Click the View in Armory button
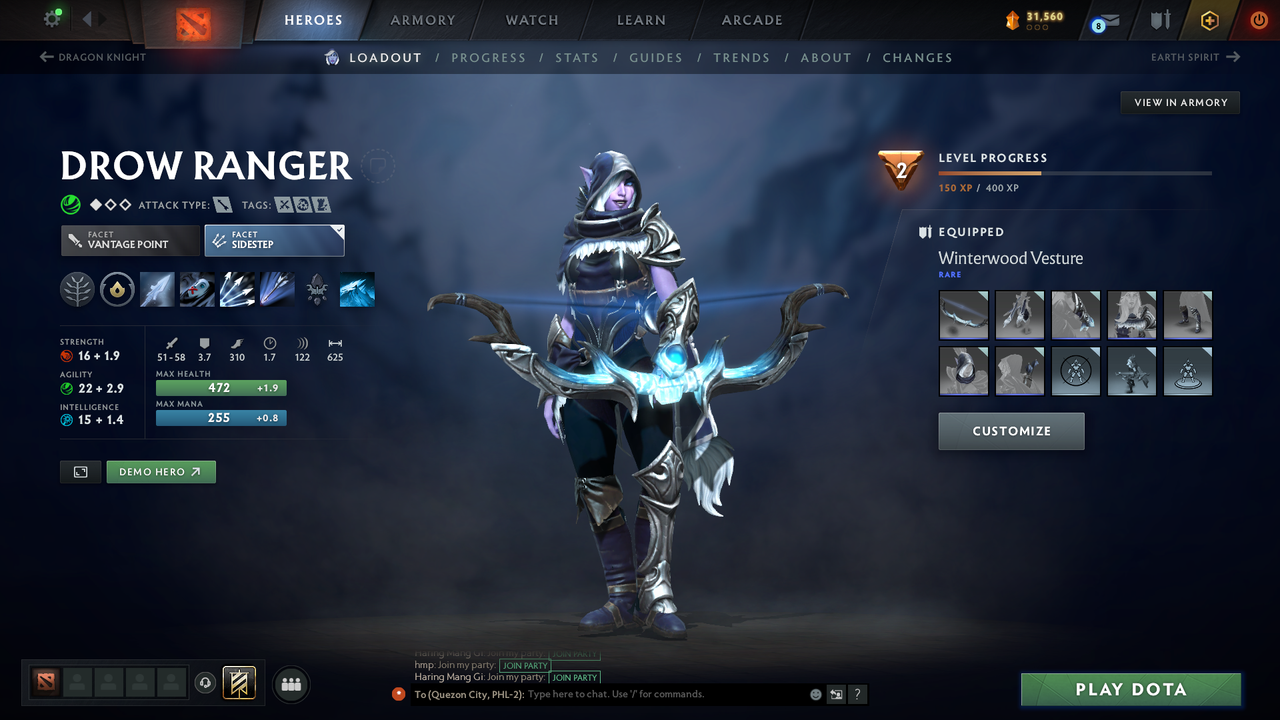The image size is (1280, 720). [1180, 102]
